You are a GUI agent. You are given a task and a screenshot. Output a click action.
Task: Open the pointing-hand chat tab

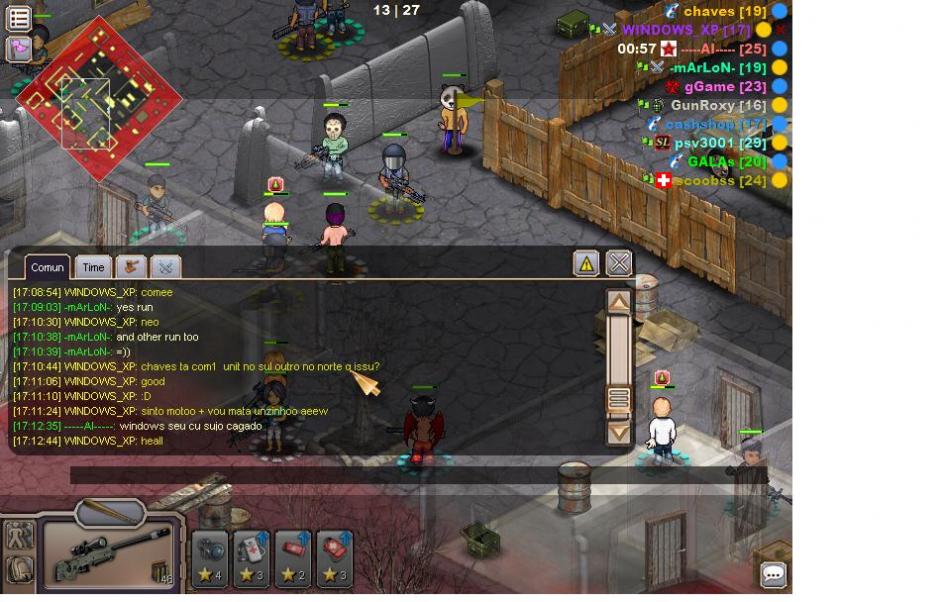[x=131, y=267]
